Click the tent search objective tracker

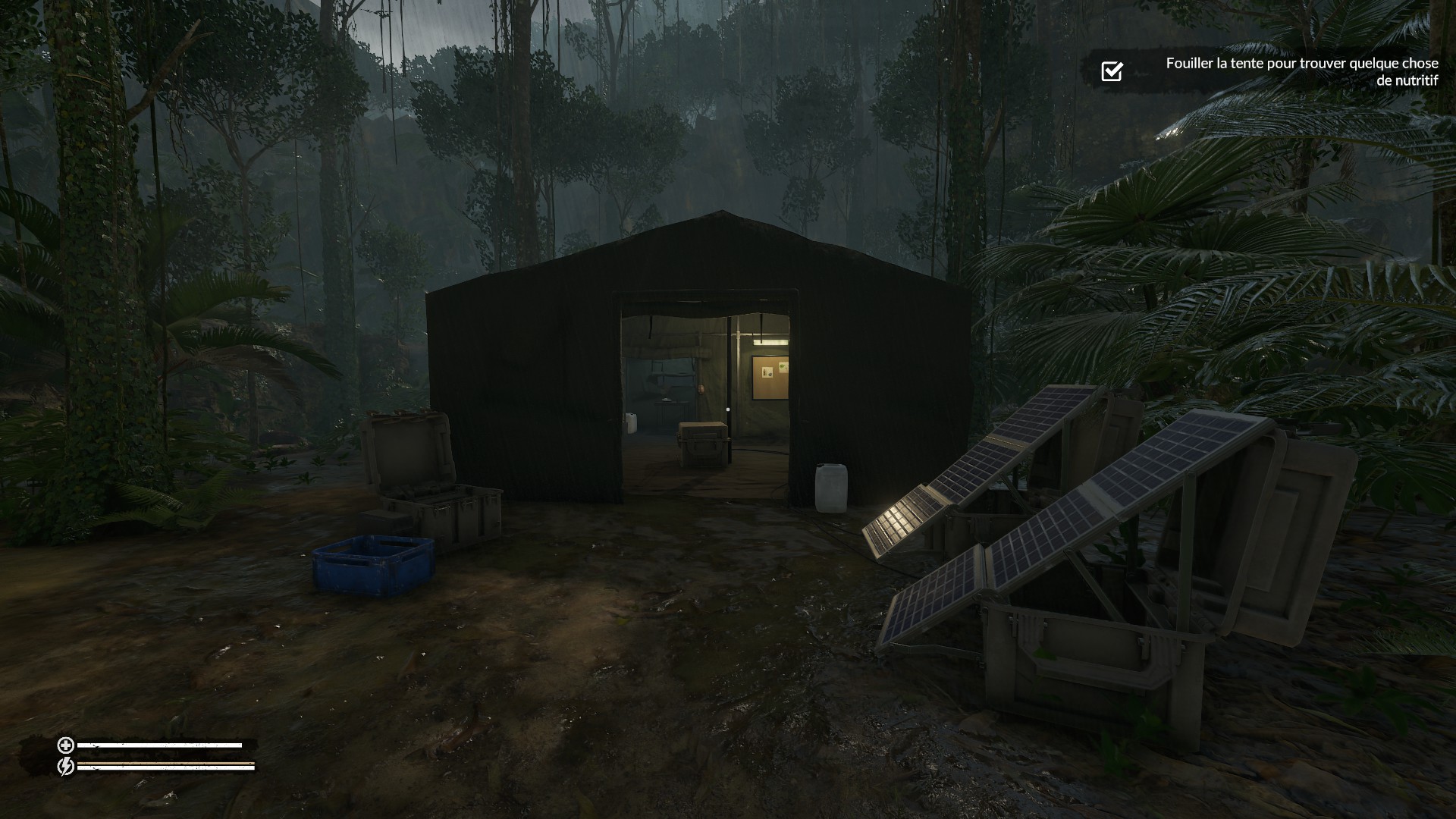[1301, 71]
